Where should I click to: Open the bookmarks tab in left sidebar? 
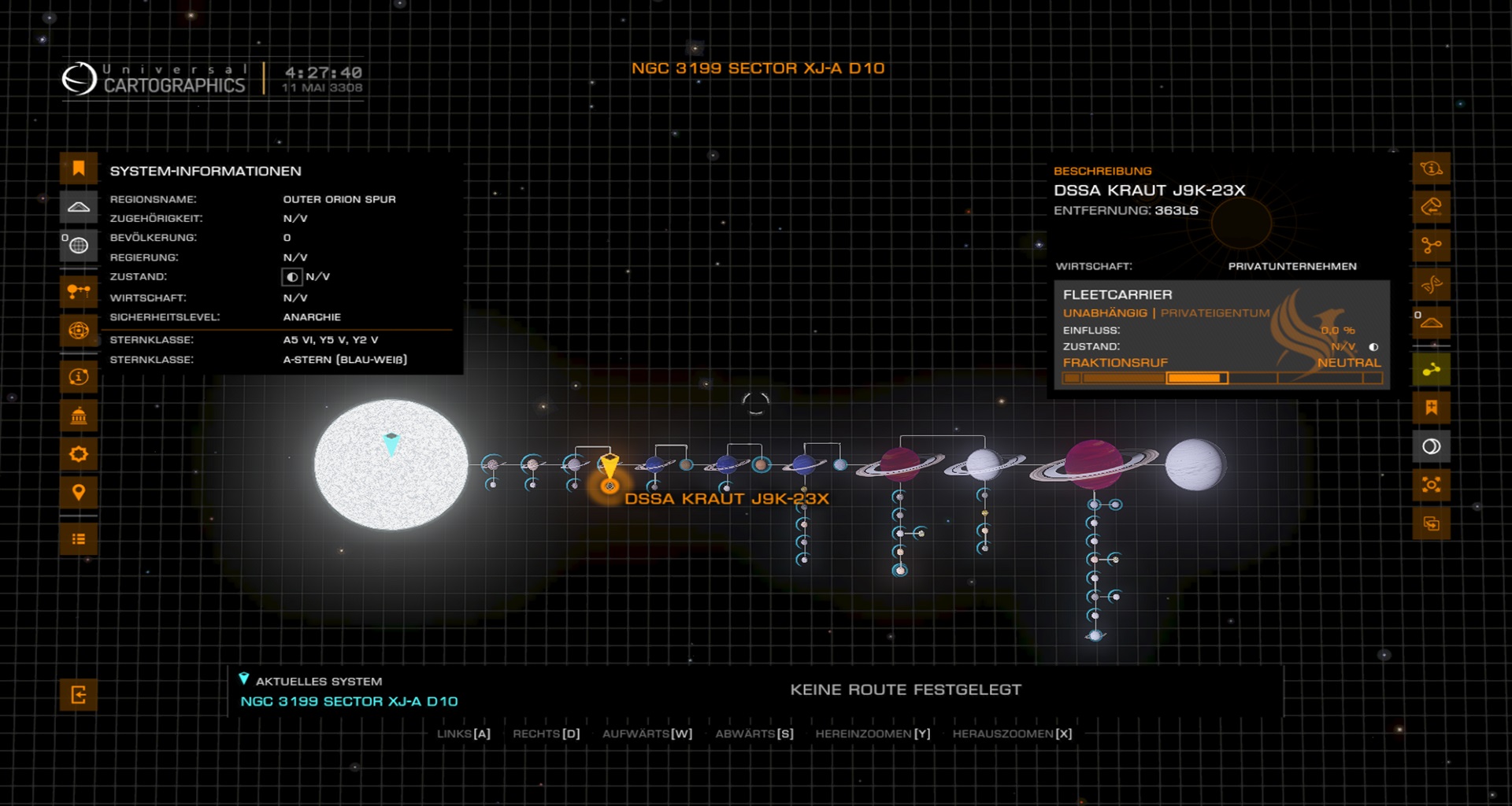tap(79, 168)
